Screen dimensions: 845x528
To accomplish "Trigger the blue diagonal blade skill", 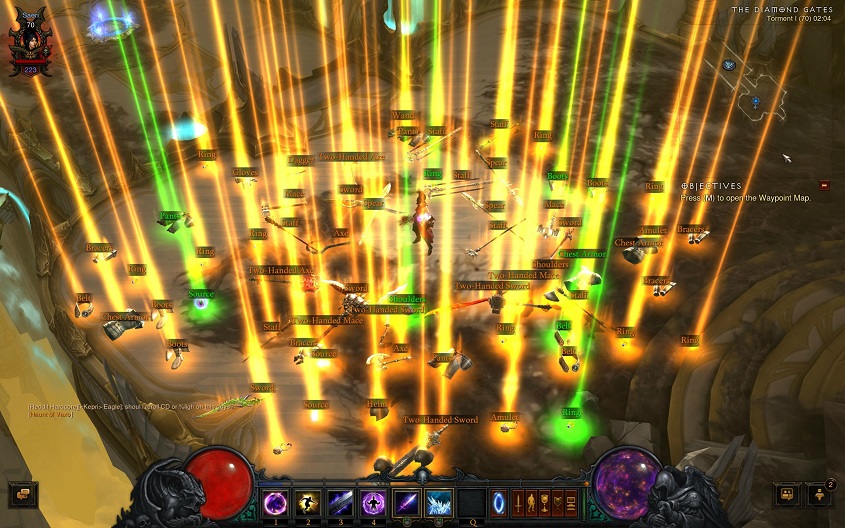I will point(341,502).
